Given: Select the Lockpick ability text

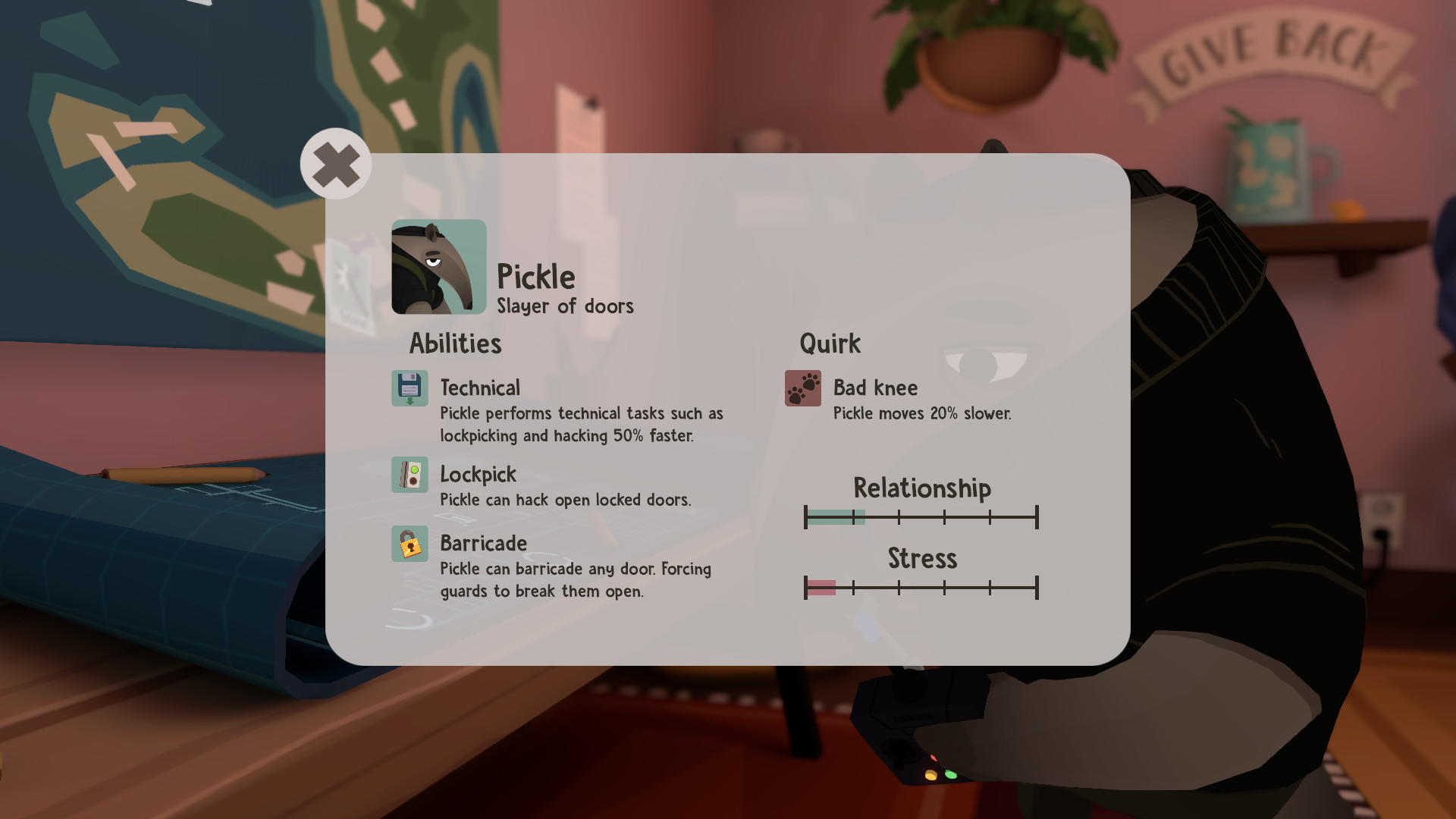Looking at the screenshot, I should click(479, 474).
